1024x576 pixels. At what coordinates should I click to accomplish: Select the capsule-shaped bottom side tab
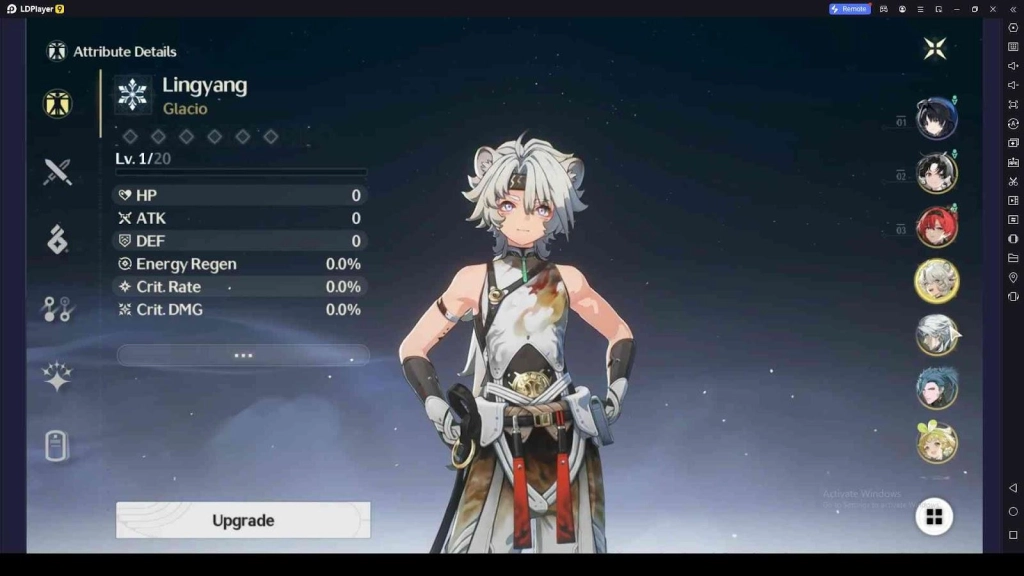[57, 446]
